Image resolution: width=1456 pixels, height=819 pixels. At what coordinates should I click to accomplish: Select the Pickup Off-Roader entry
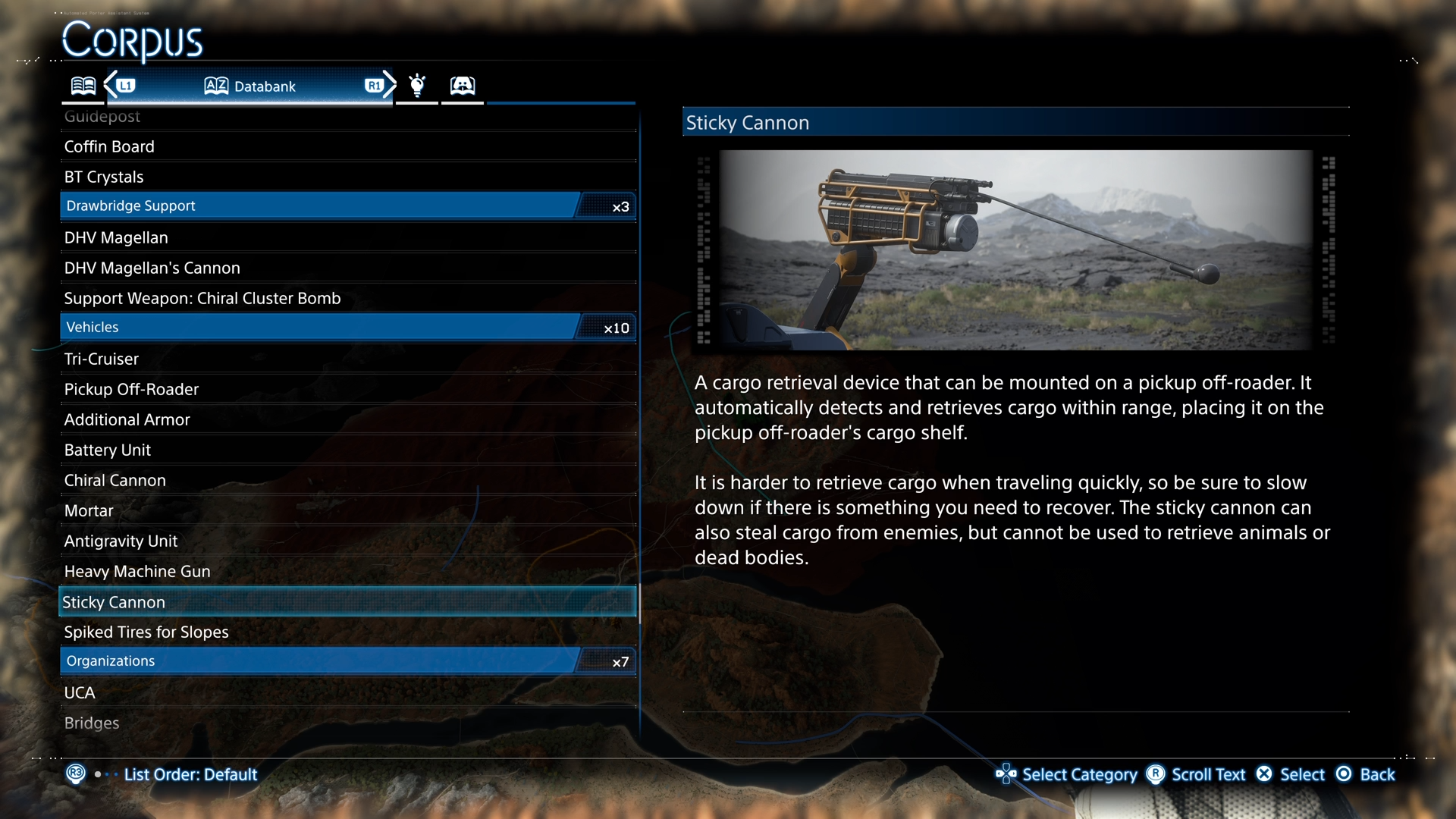tap(131, 389)
